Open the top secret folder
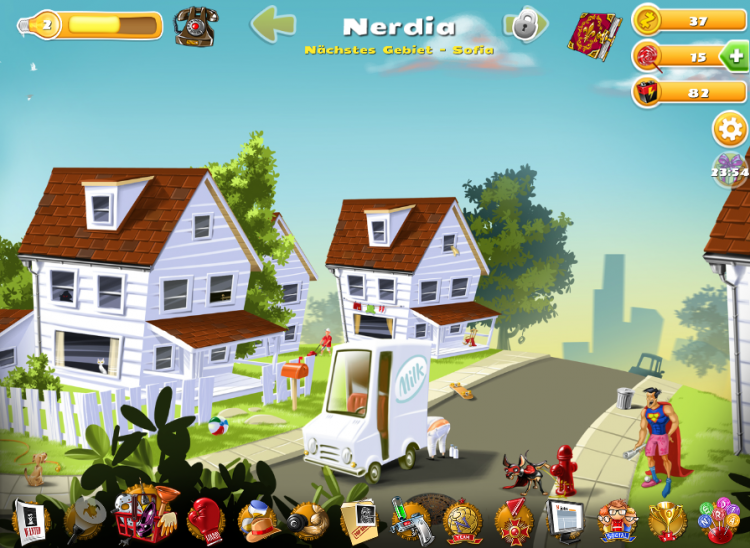Viewport: 750px width, 548px height. 358,520
